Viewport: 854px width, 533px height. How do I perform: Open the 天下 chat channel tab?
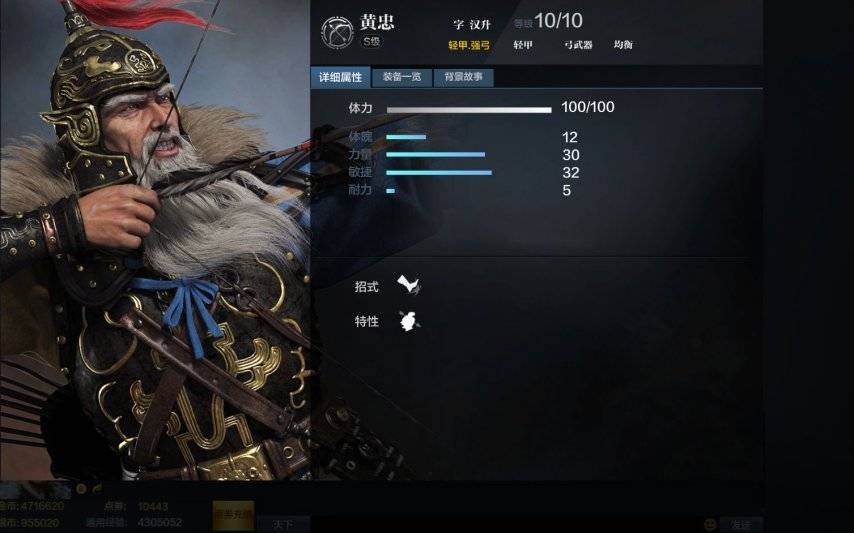[x=282, y=523]
